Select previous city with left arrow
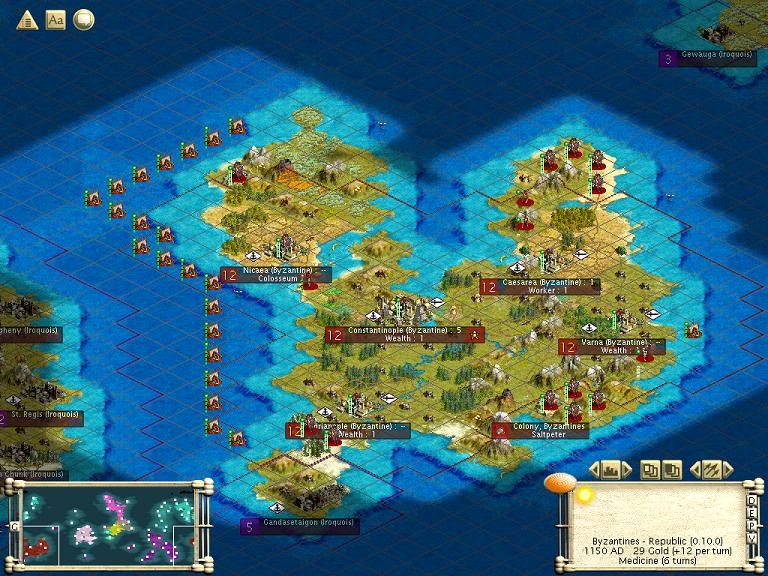Image resolution: width=768 pixels, height=576 pixels. tap(595, 469)
